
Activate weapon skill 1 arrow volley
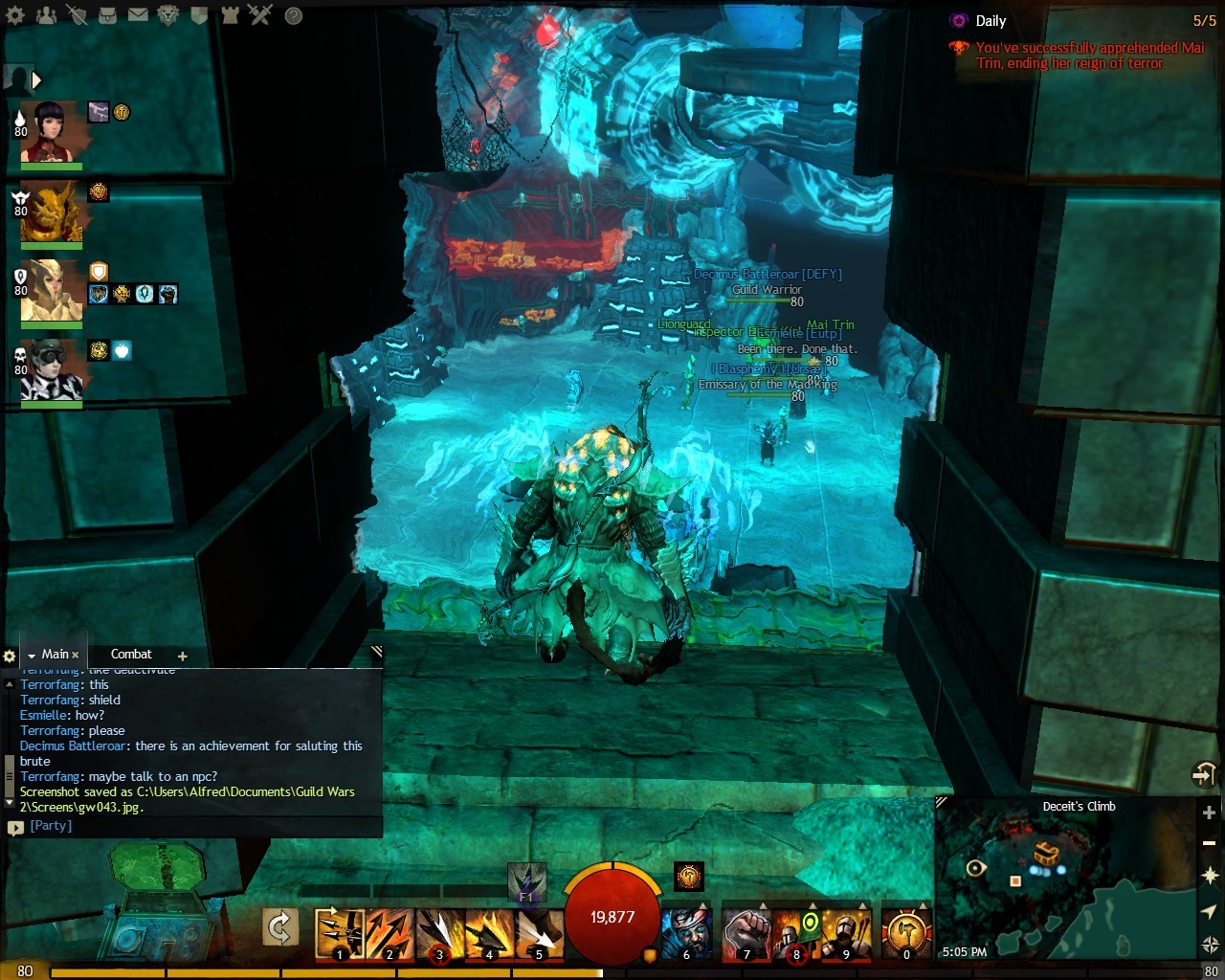coord(339,933)
